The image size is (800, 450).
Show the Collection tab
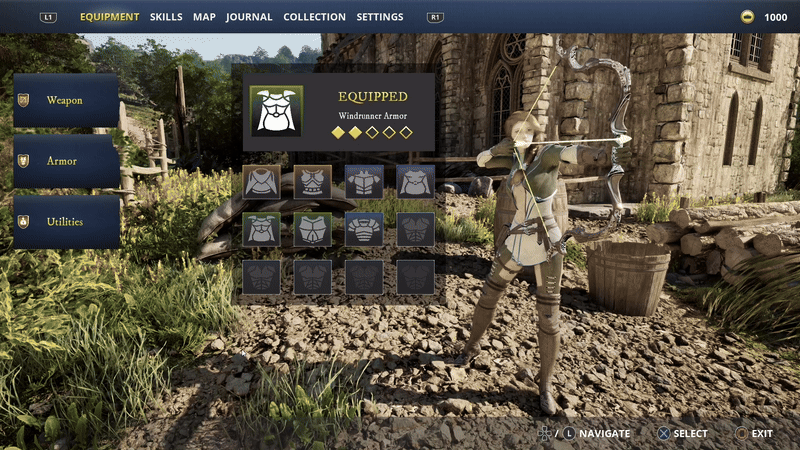coord(314,17)
